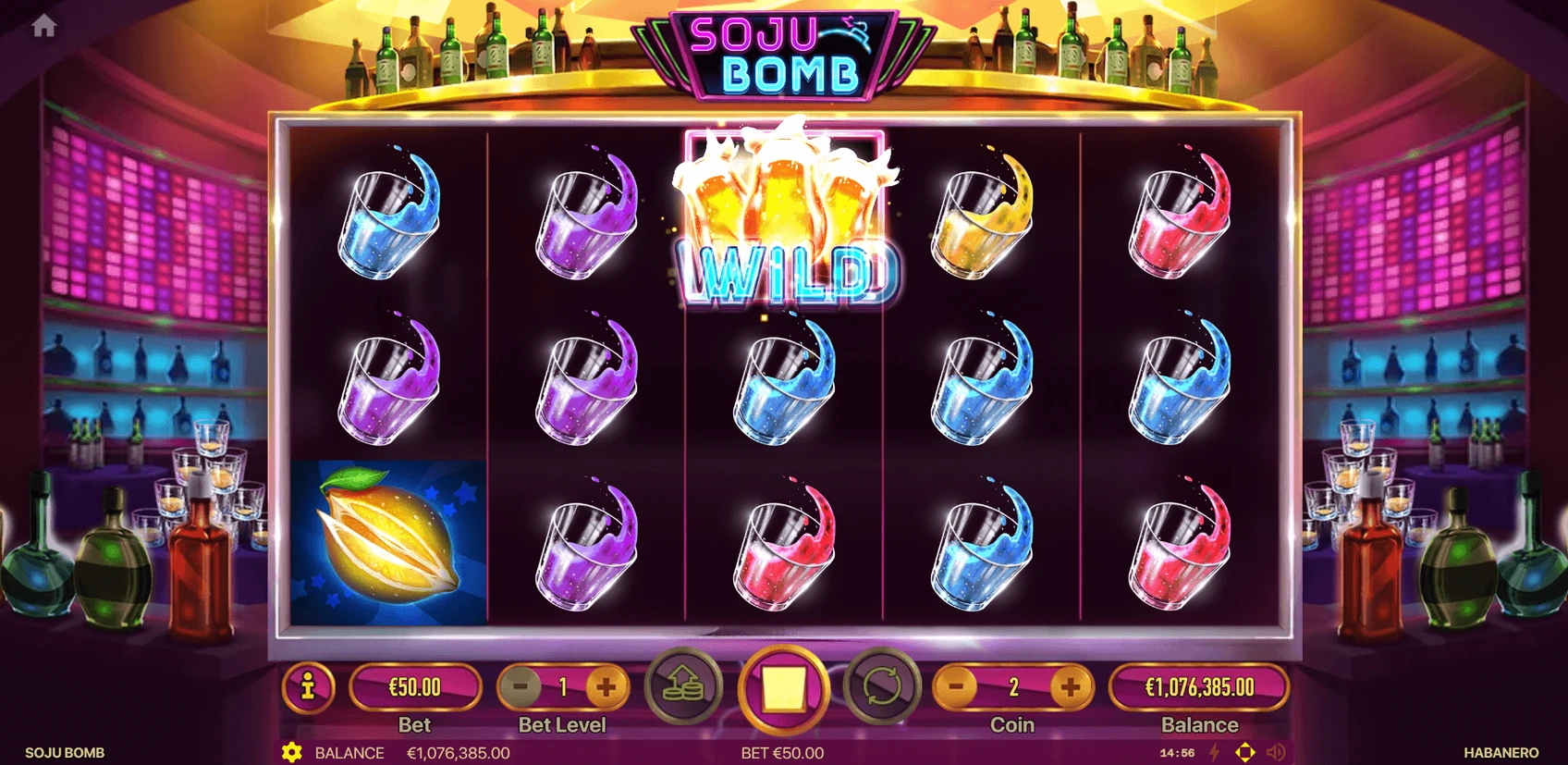The image size is (1568, 765).
Task: Increase the Coin value
Action: pos(1070,687)
